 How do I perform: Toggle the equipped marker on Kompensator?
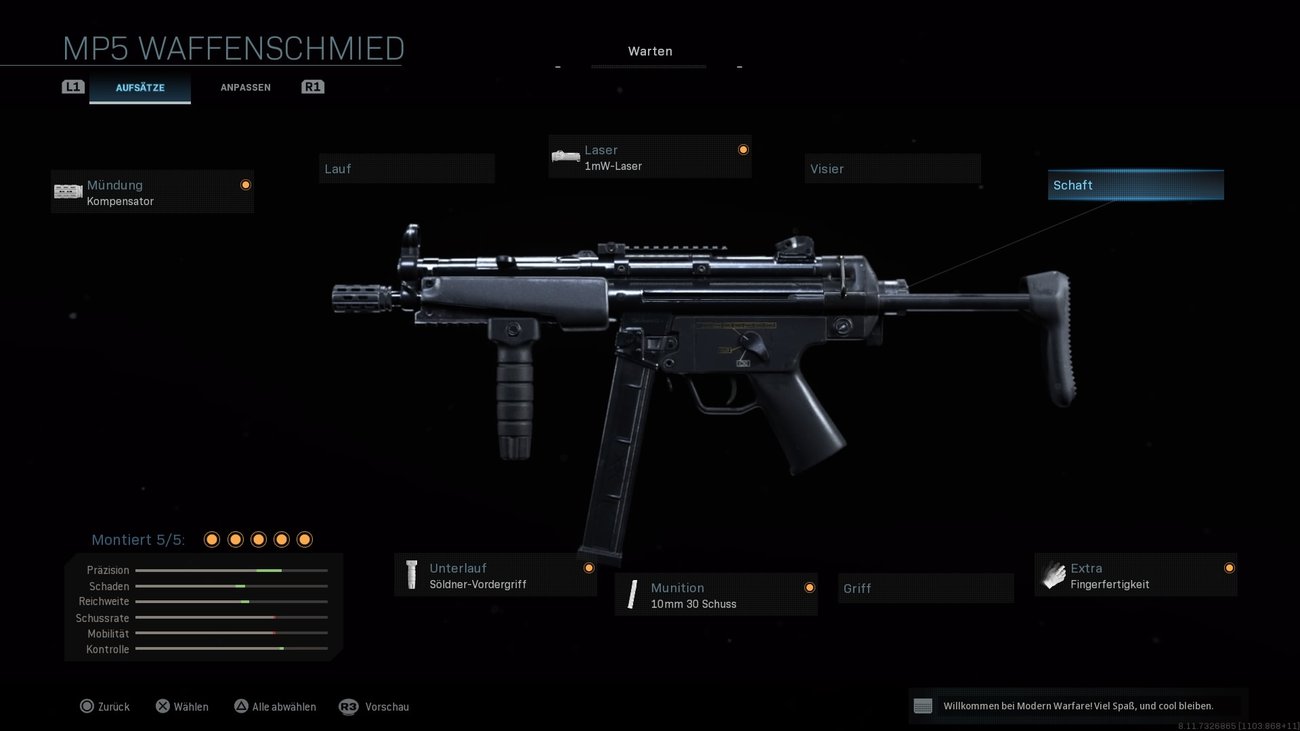[x=245, y=184]
